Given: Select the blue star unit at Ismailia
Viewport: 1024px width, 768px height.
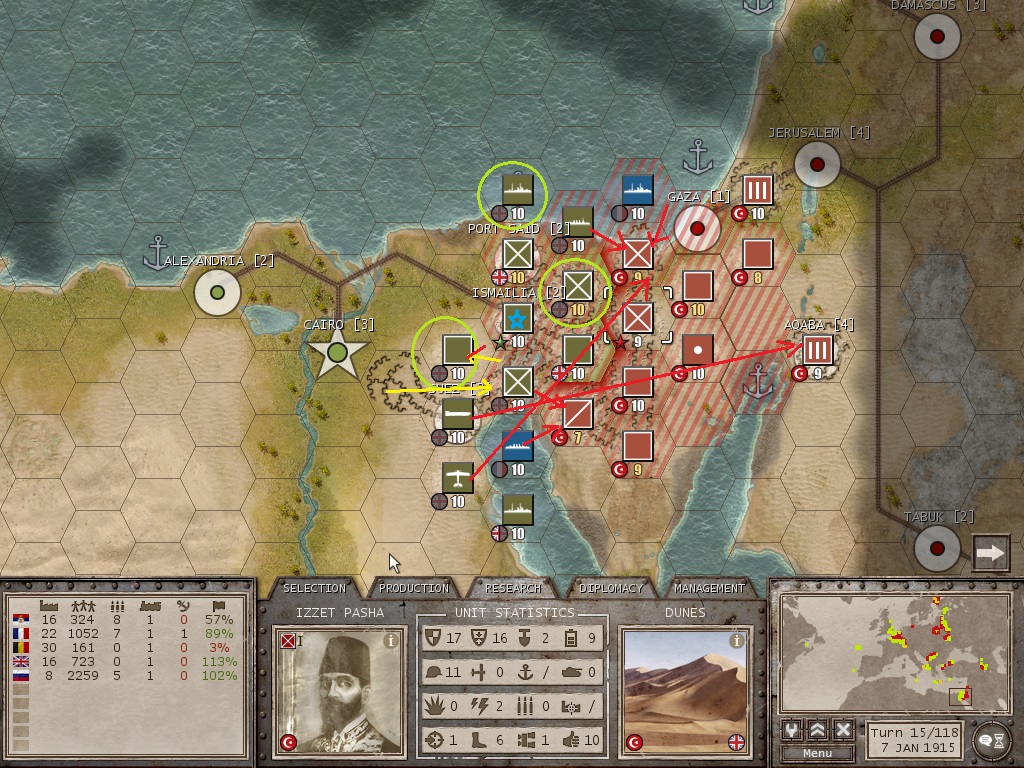Looking at the screenshot, I should pyautogui.click(x=518, y=320).
